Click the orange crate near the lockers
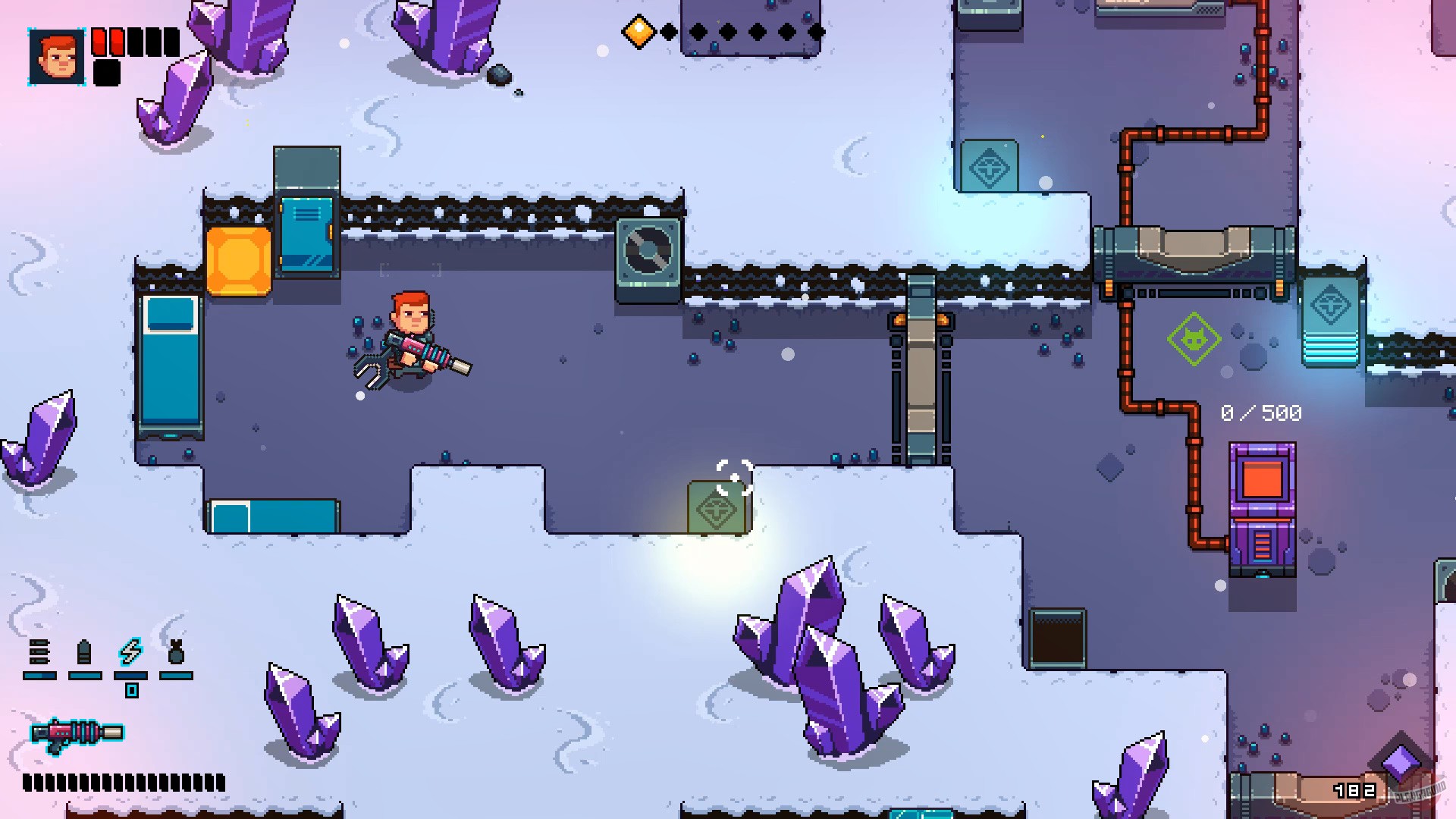1456x819 pixels. click(238, 262)
